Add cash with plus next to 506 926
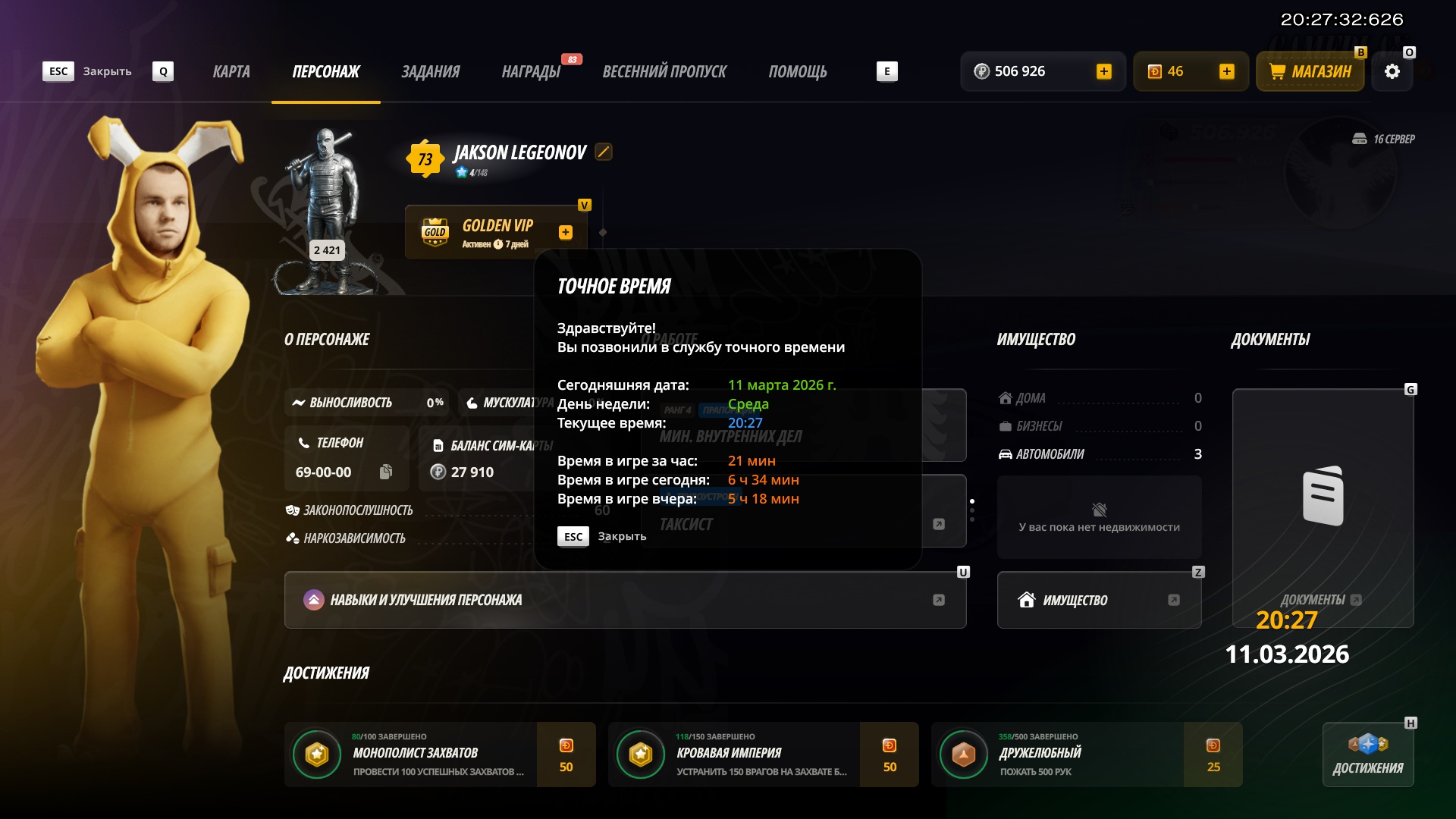The width and height of the screenshot is (1456, 819). (1104, 71)
